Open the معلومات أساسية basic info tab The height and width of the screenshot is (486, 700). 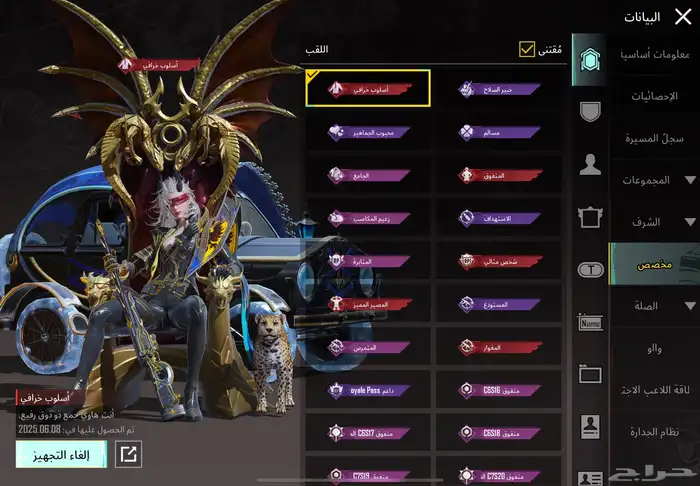(654, 53)
